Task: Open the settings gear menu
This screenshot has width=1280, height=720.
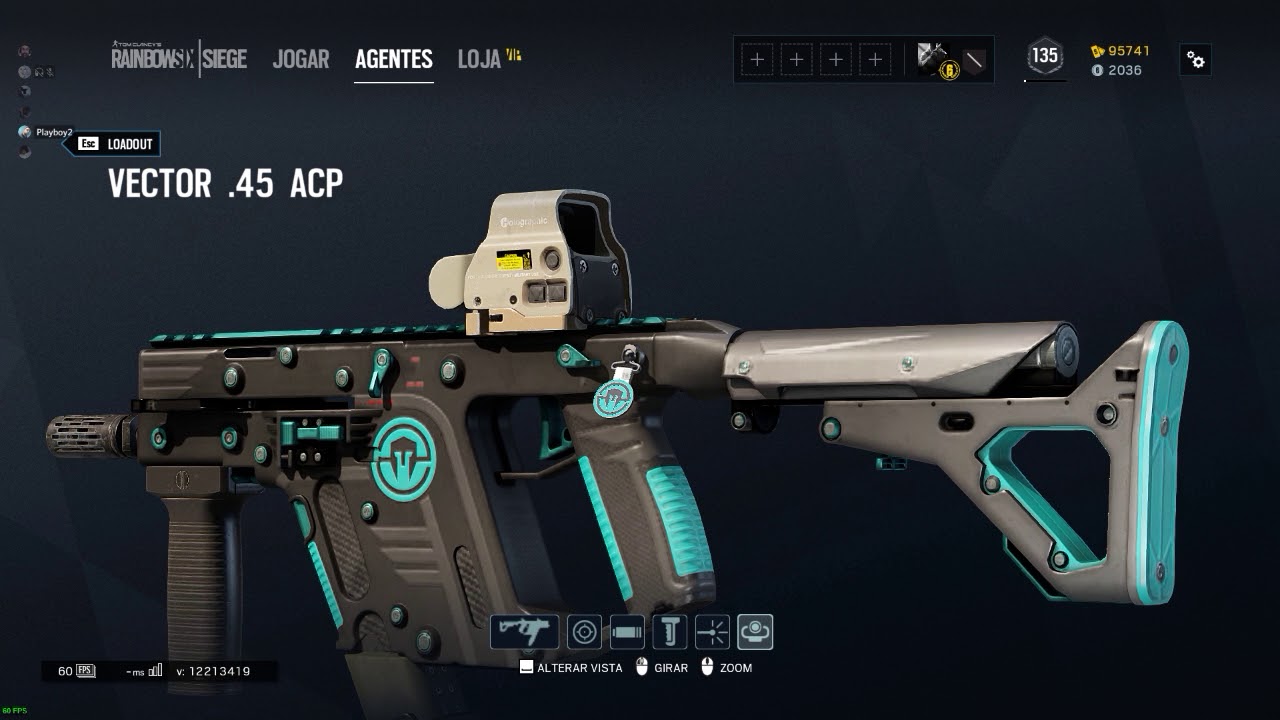Action: tap(1195, 60)
